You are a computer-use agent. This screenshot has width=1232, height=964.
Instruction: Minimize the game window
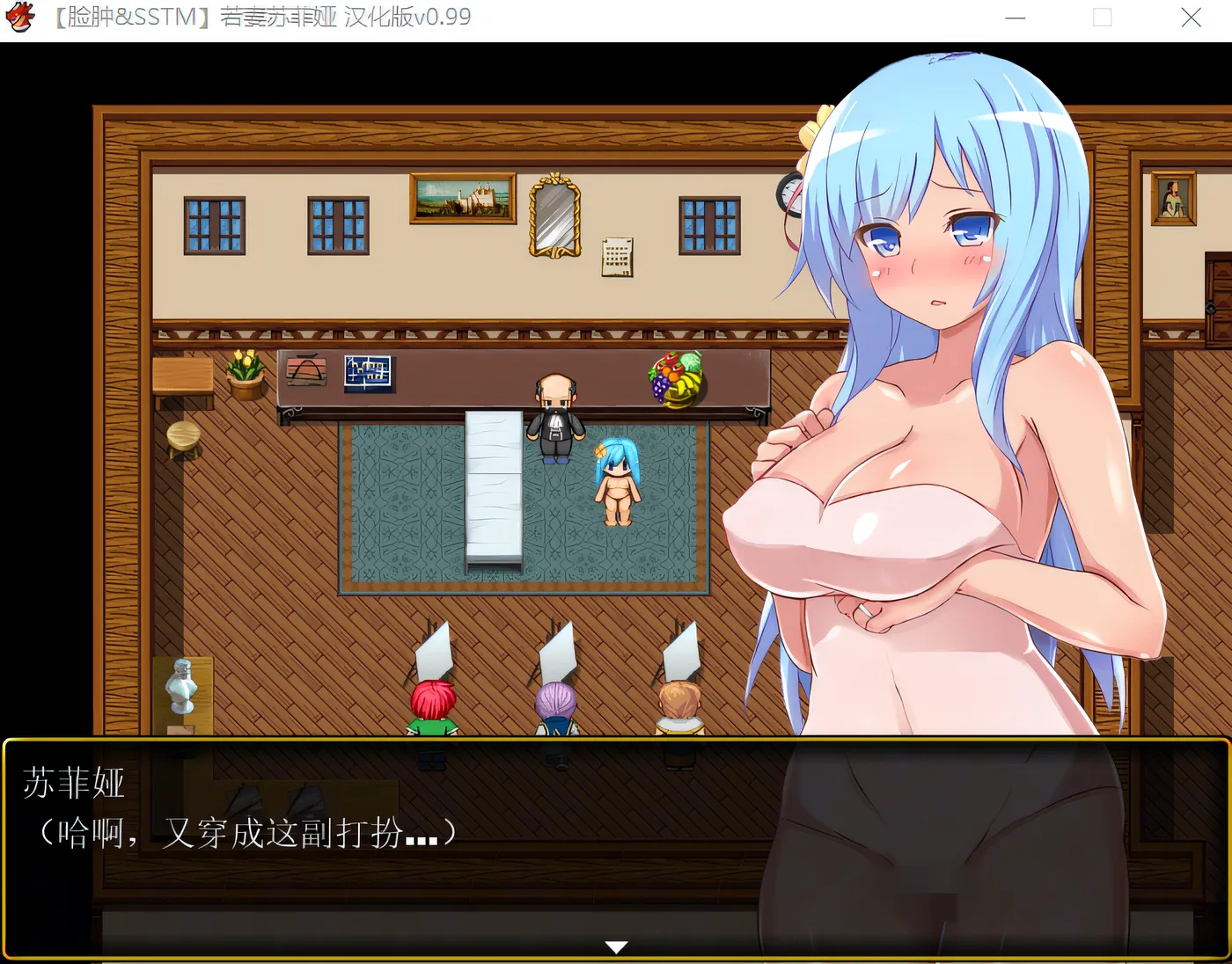[x=1015, y=18]
